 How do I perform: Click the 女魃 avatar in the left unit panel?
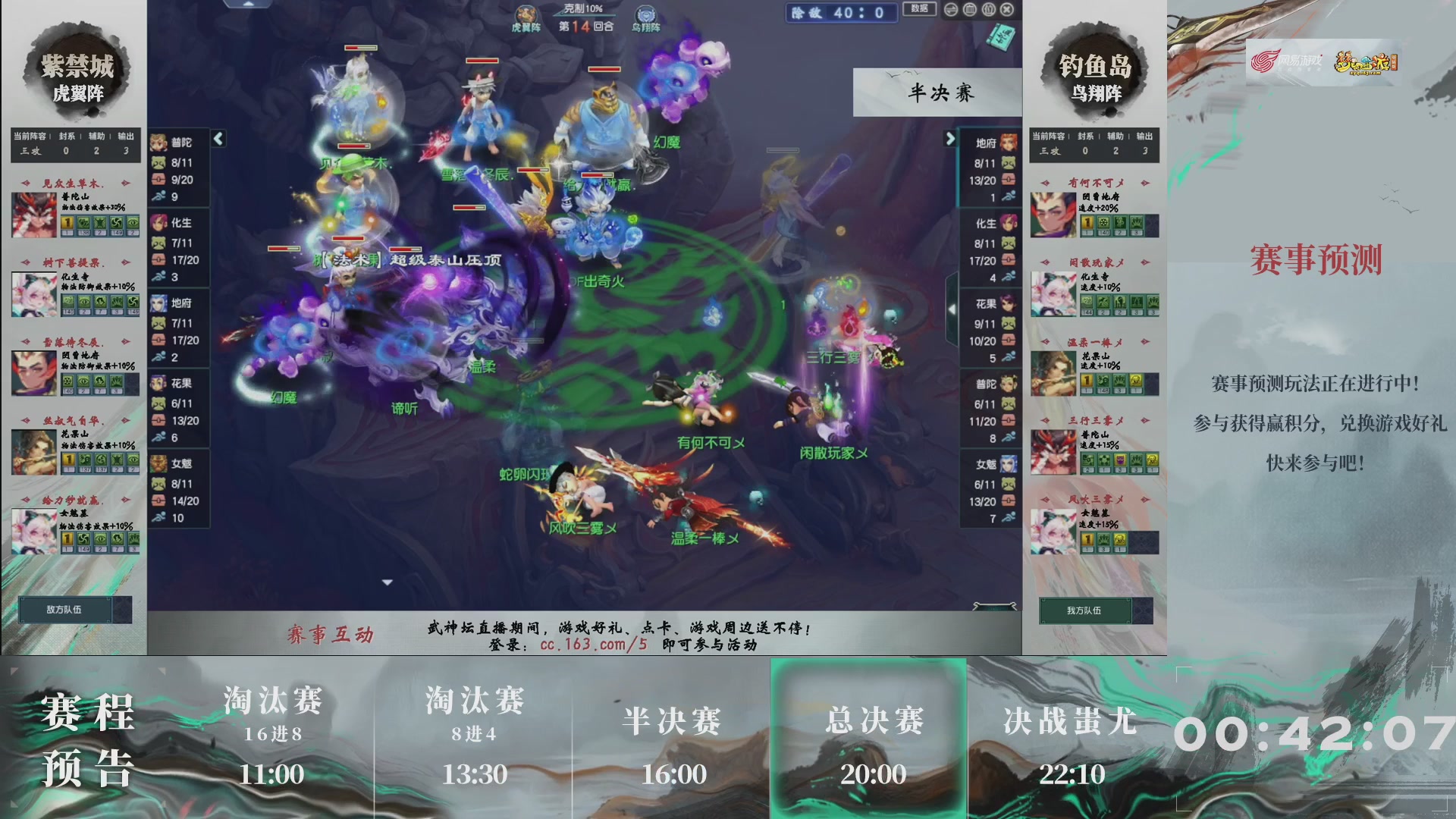tap(160, 463)
